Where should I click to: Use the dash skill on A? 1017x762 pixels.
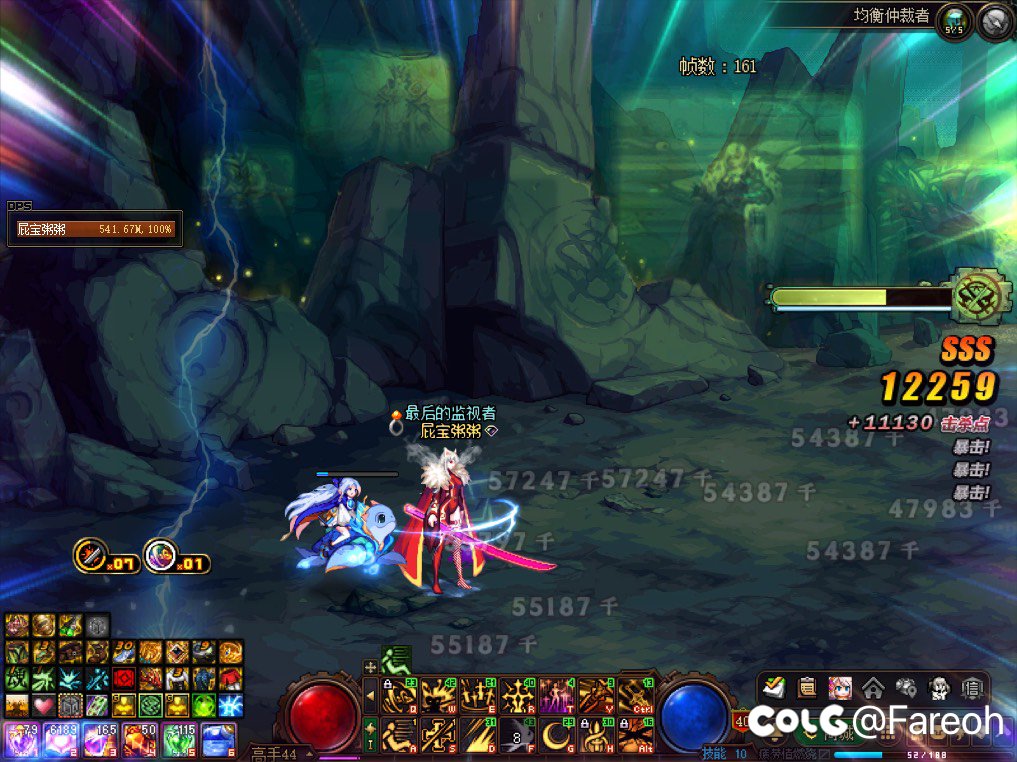[x=401, y=735]
